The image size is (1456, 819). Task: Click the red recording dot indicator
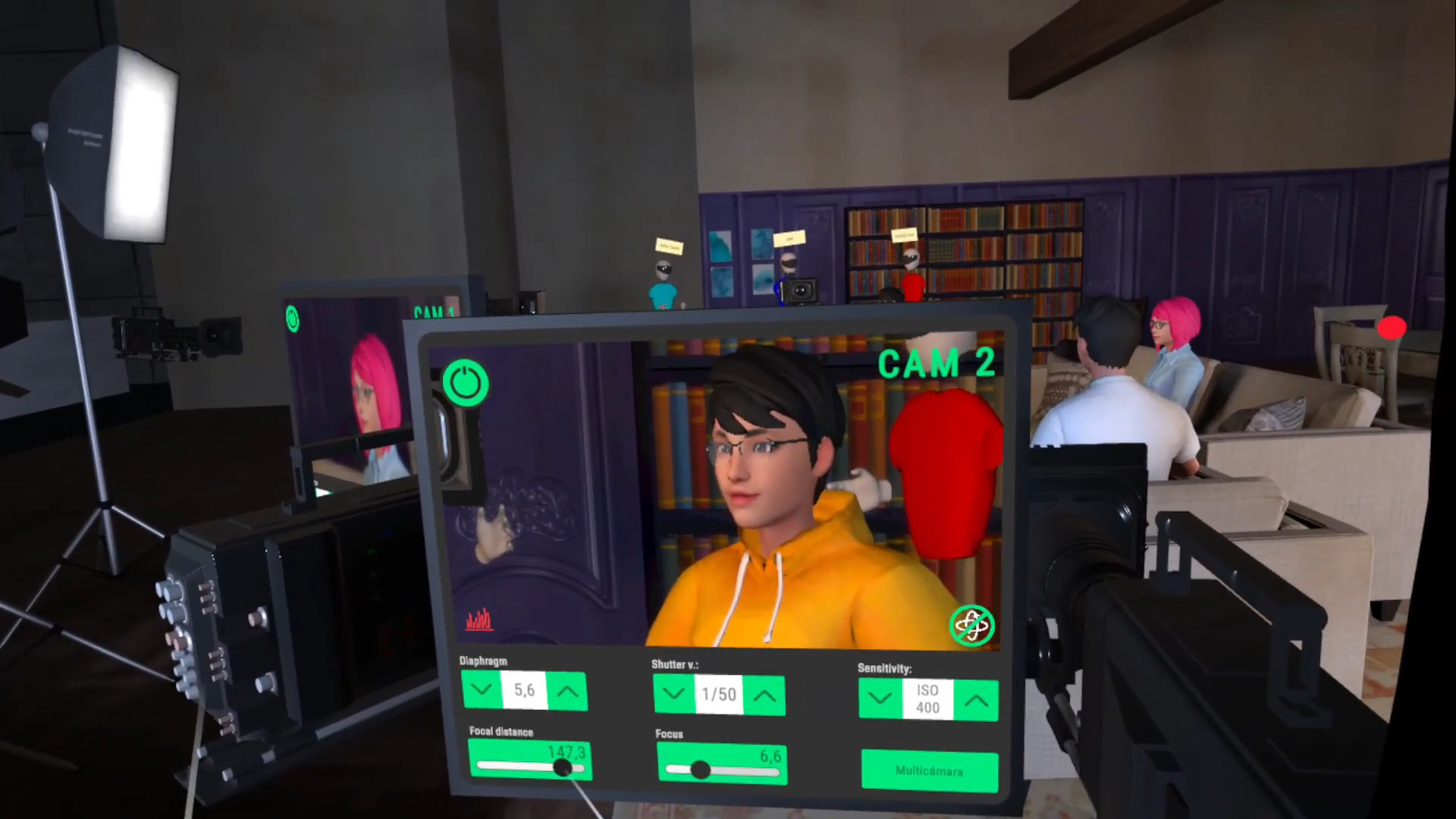(x=1393, y=328)
